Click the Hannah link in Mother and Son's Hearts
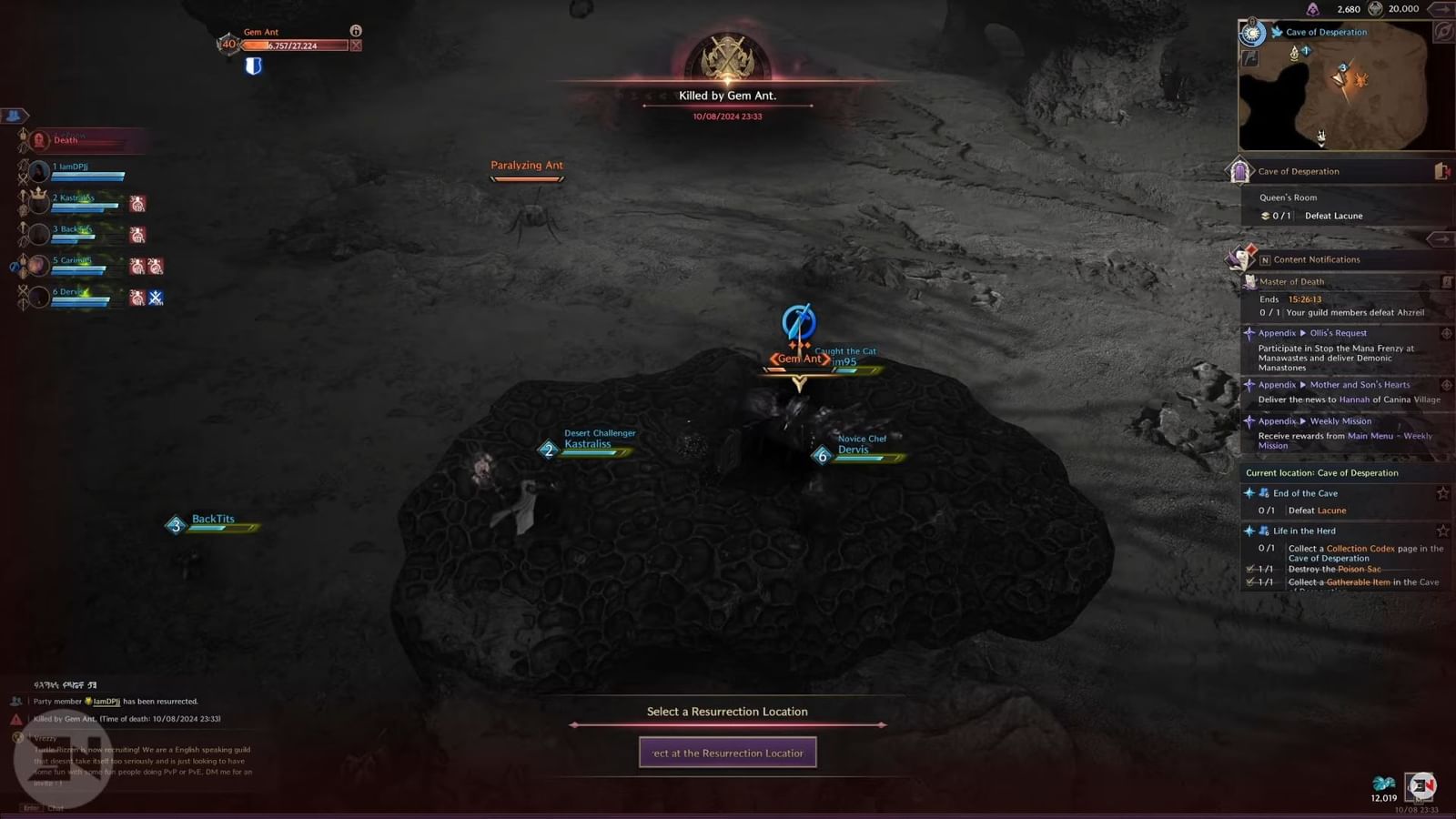1456x819 pixels. [1355, 399]
